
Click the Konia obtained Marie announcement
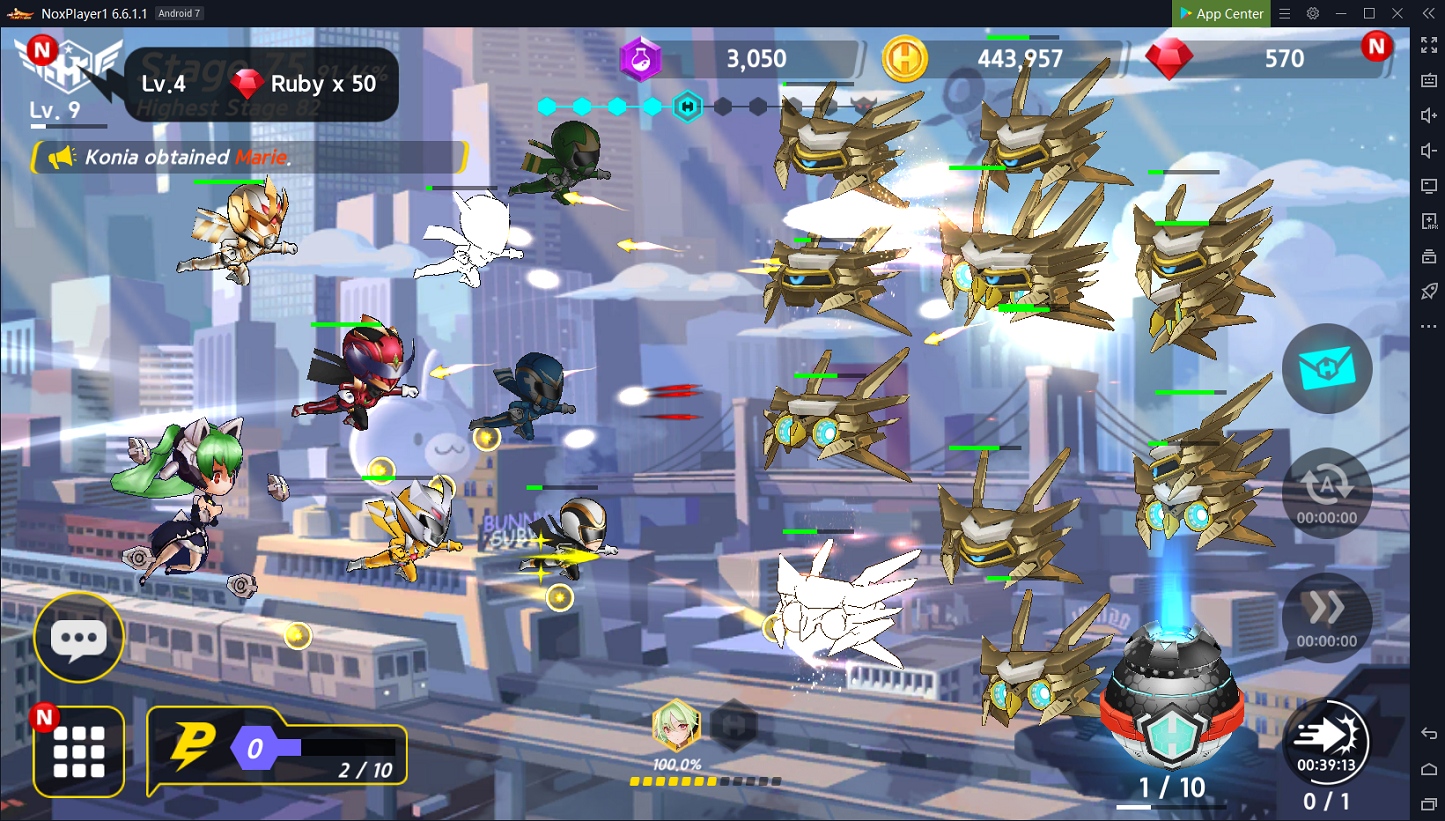pos(250,157)
